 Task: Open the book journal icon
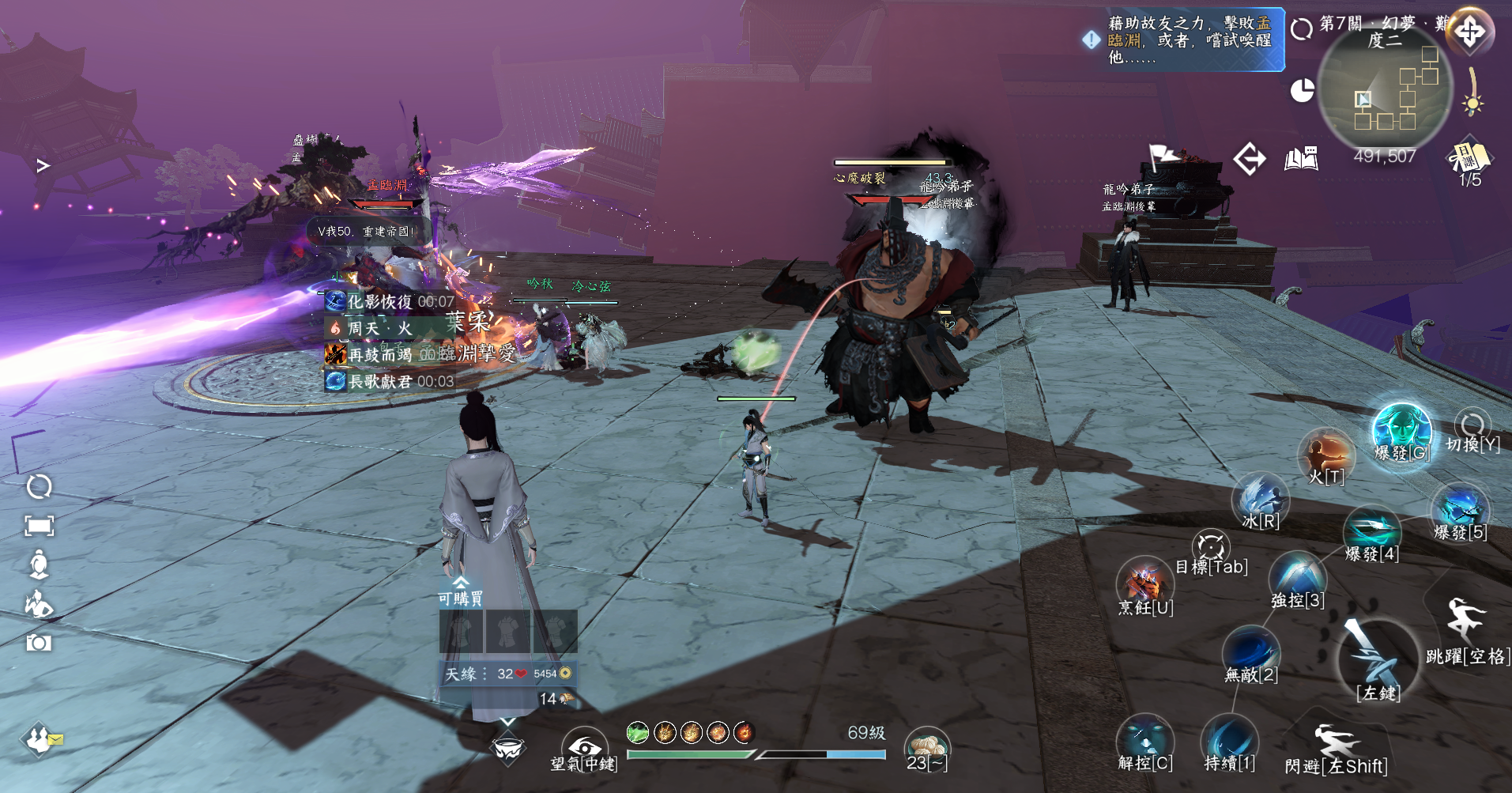[x=1301, y=159]
